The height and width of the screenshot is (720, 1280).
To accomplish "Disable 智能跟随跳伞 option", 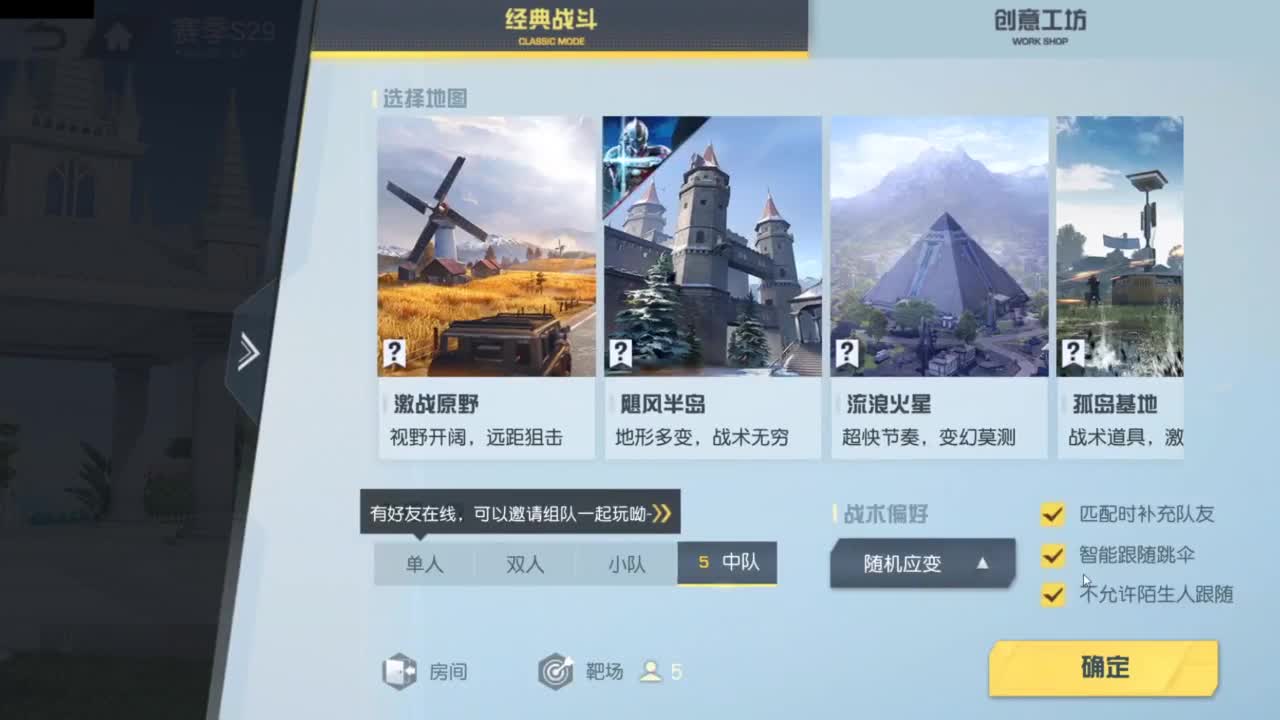I will tap(1054, 555).
